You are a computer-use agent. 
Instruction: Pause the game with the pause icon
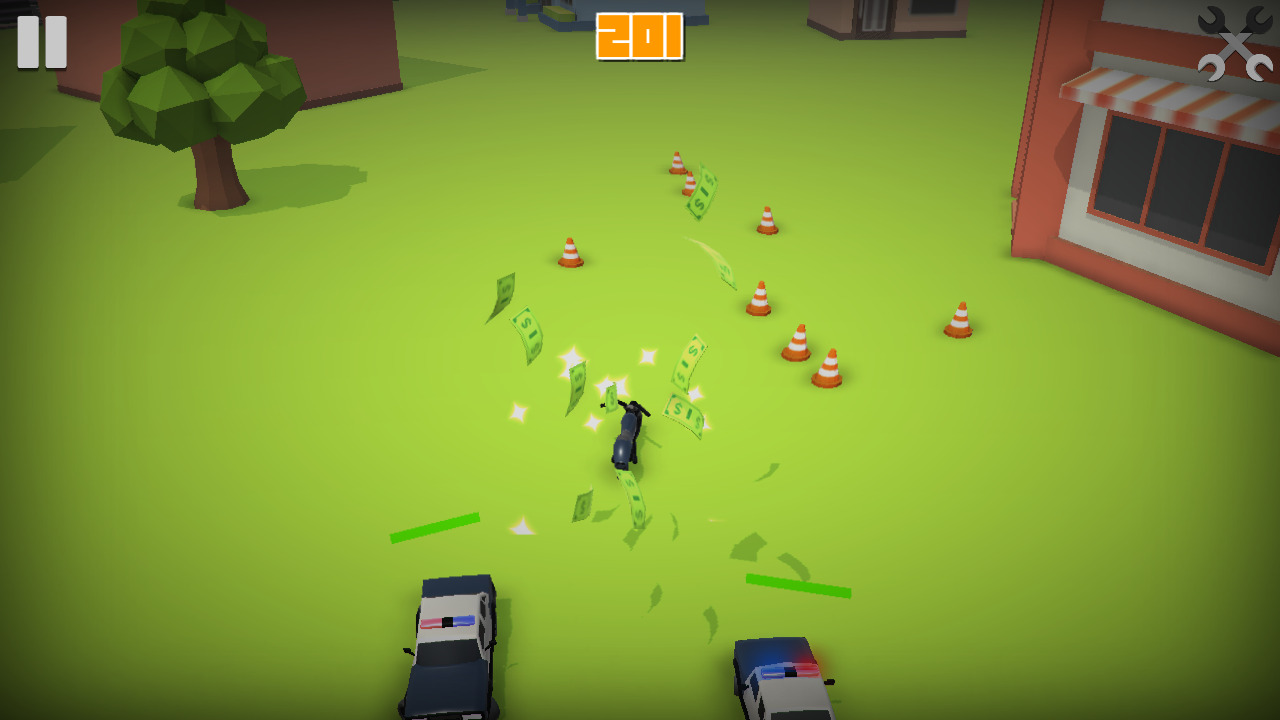coord(42,42)
